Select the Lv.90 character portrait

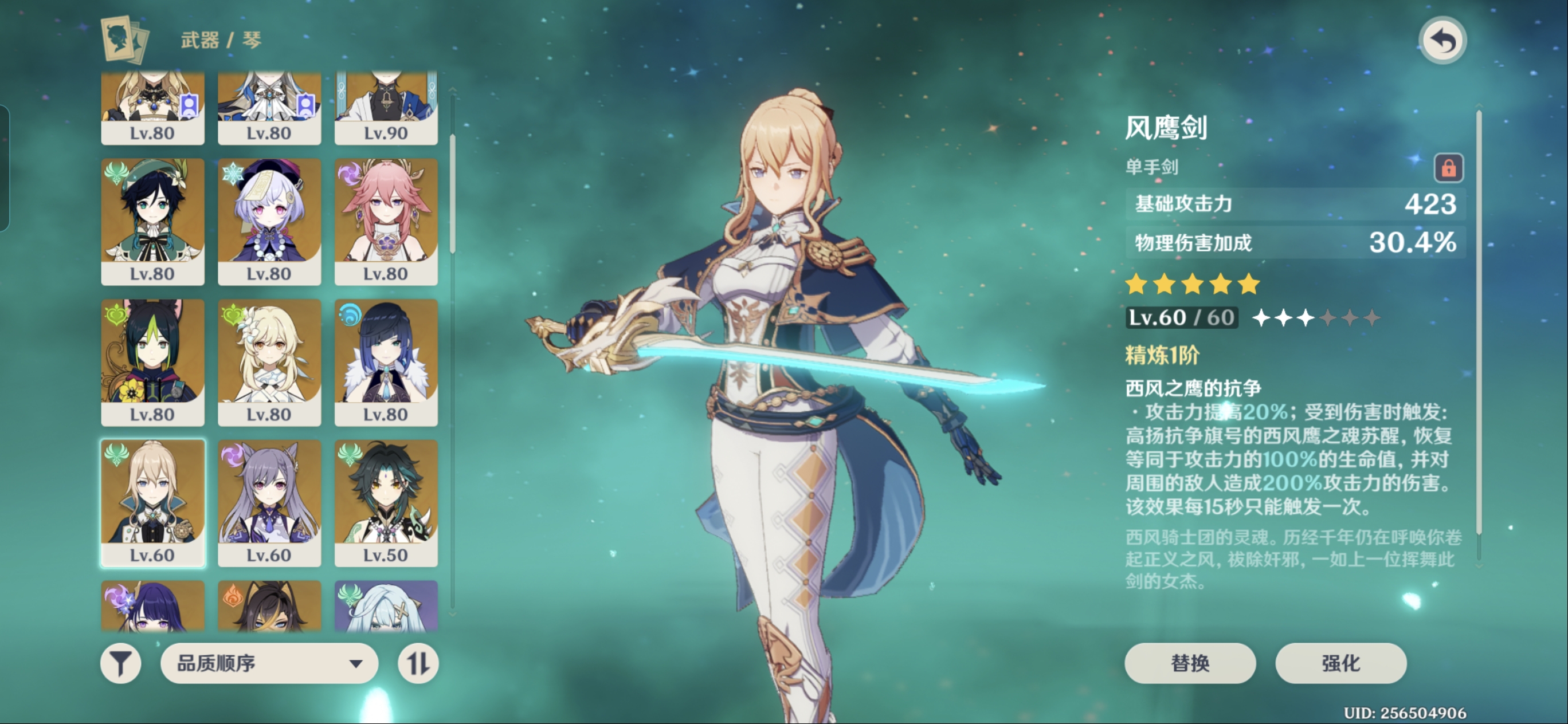click(386, 108)
